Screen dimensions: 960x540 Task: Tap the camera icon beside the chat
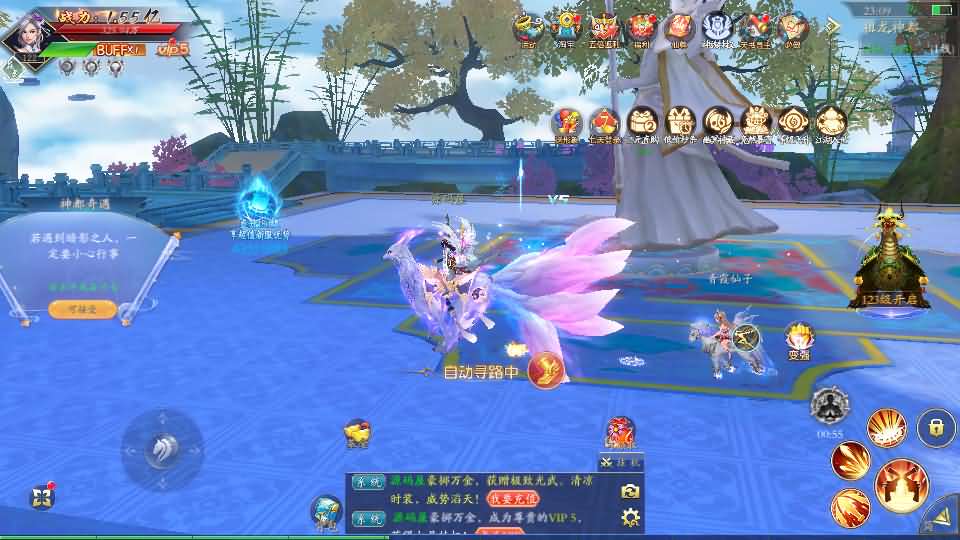click(x=630, y=490)
